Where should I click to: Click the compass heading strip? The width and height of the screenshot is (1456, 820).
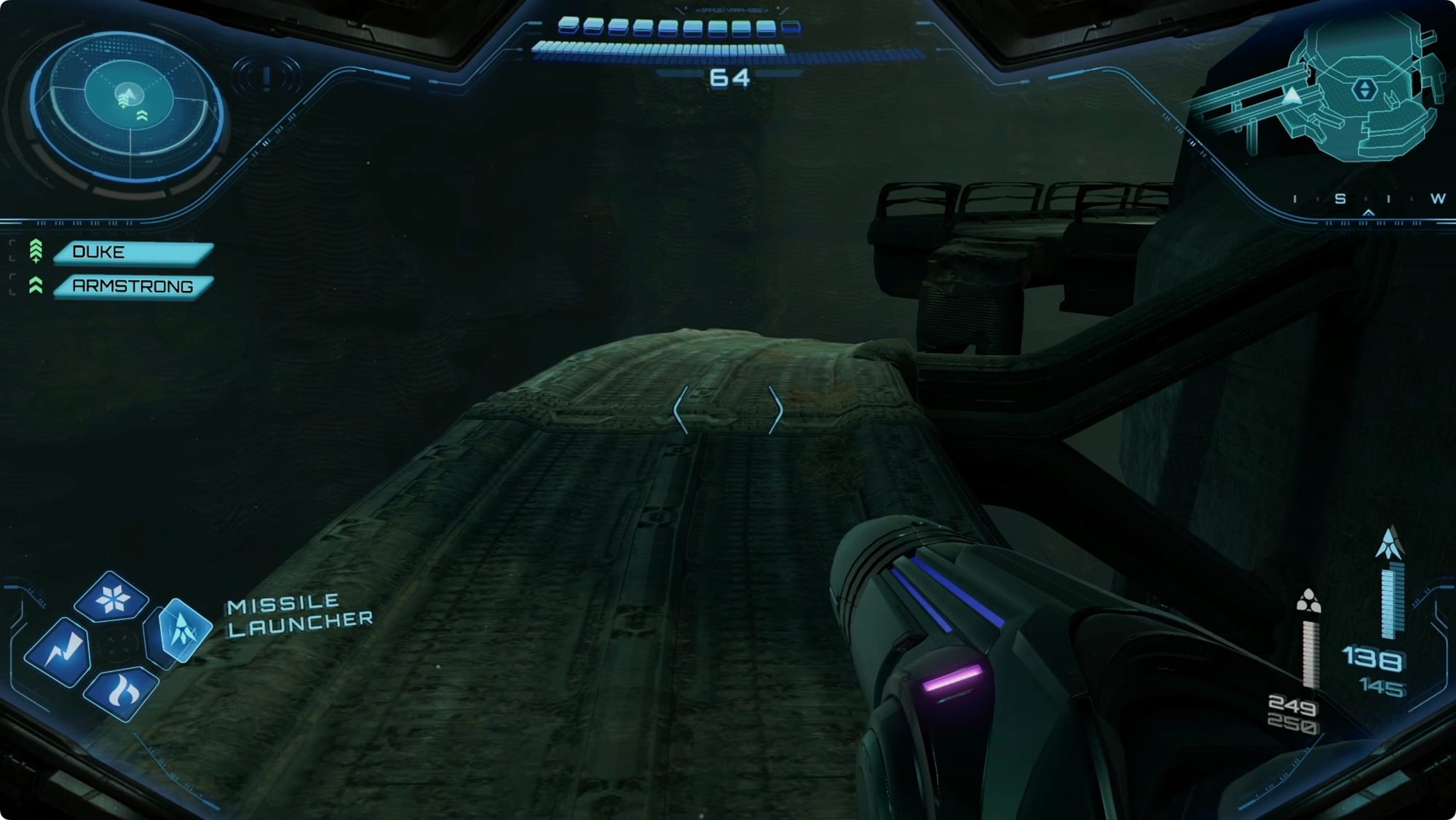(x=1367, y=199)
